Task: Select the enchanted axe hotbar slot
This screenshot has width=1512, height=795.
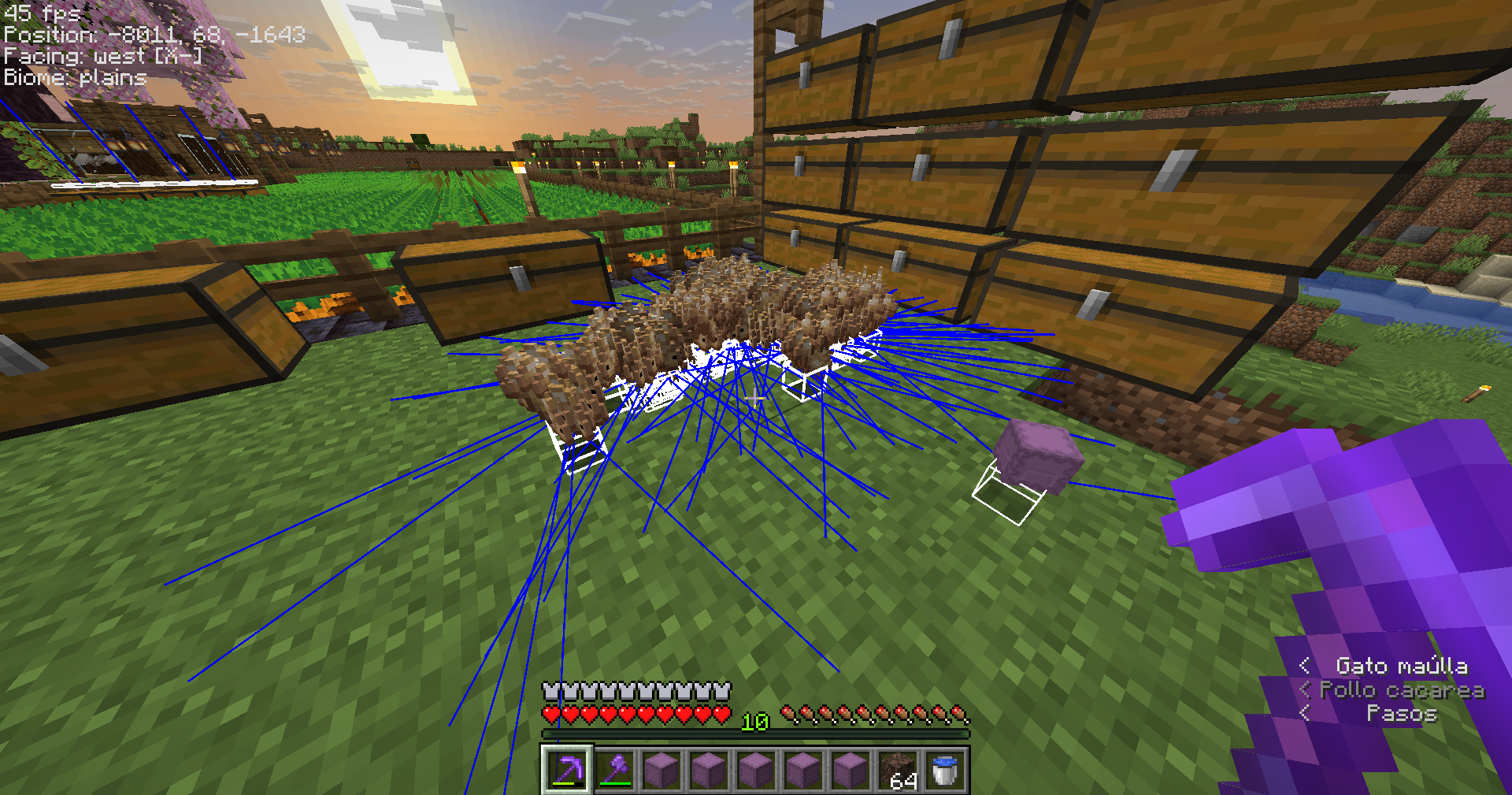Action: pos(614,770)
